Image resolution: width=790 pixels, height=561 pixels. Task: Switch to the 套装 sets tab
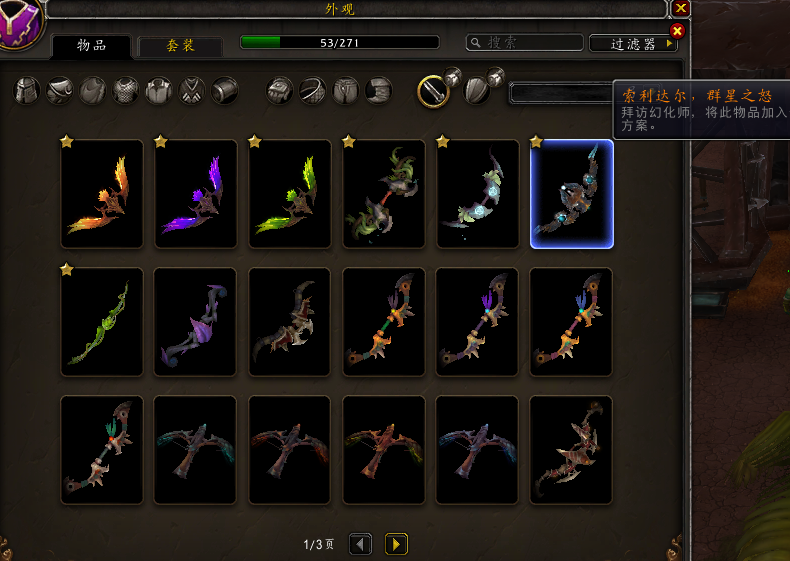point(180,46)
